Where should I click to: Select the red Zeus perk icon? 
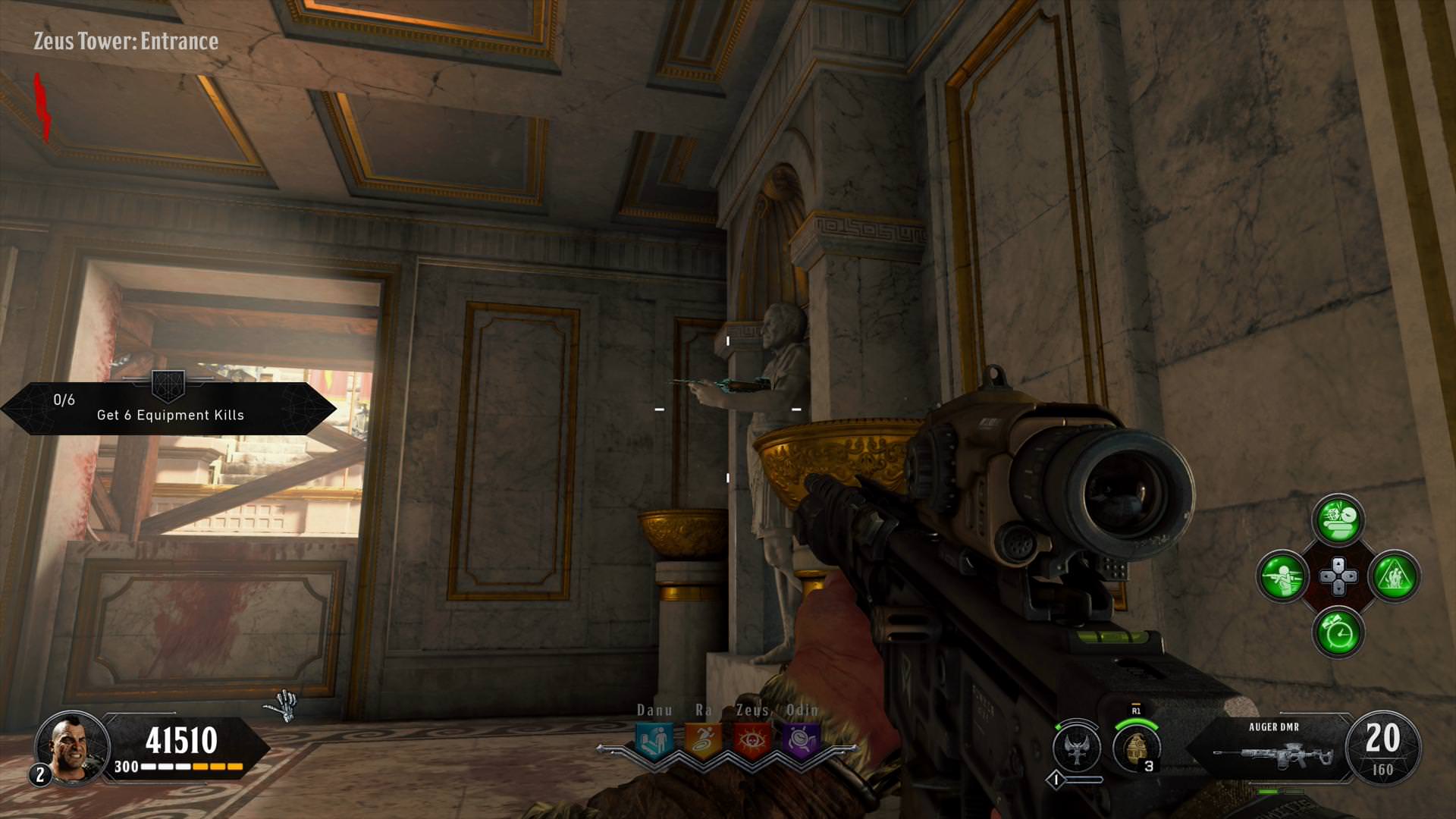pyautogui.click(x=752, y=739)
